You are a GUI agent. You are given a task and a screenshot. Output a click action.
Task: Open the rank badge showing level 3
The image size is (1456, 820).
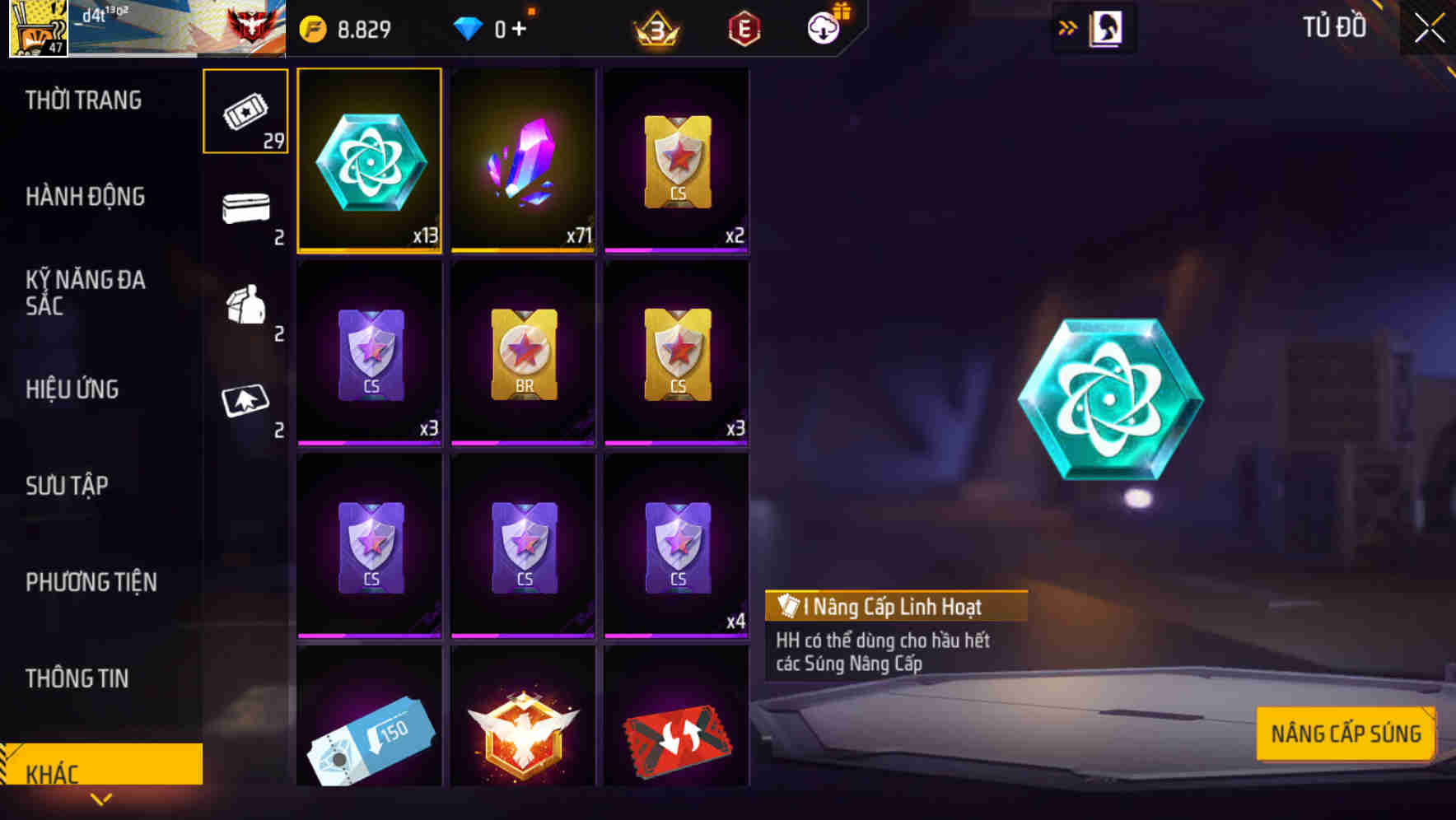[655, 28]
